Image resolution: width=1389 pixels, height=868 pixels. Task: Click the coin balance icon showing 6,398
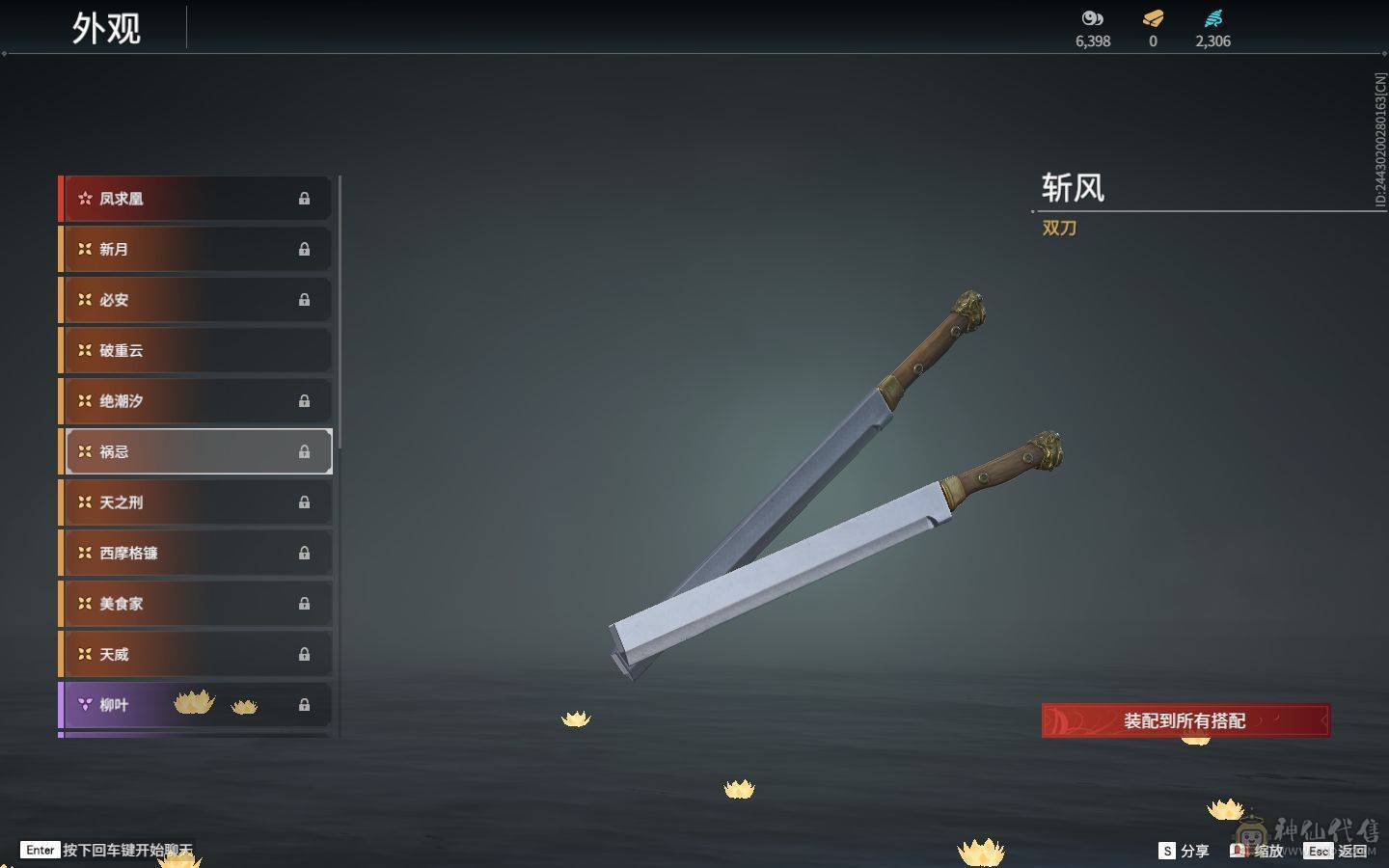coord(1090,17)
